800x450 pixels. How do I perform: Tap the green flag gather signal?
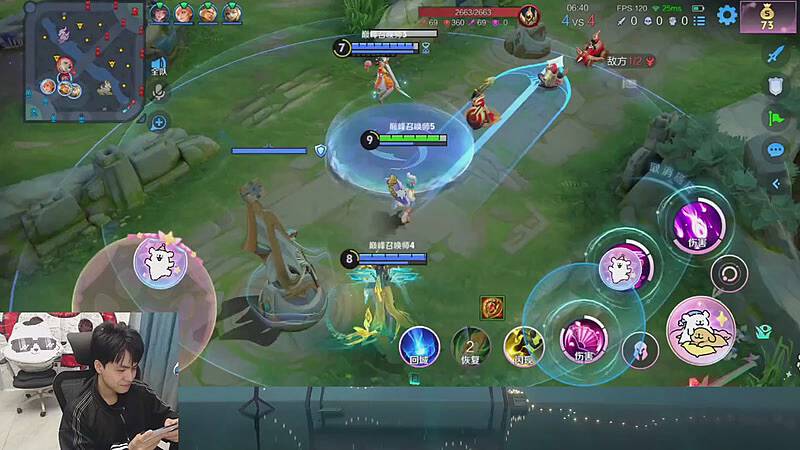(x=775, y=118)
